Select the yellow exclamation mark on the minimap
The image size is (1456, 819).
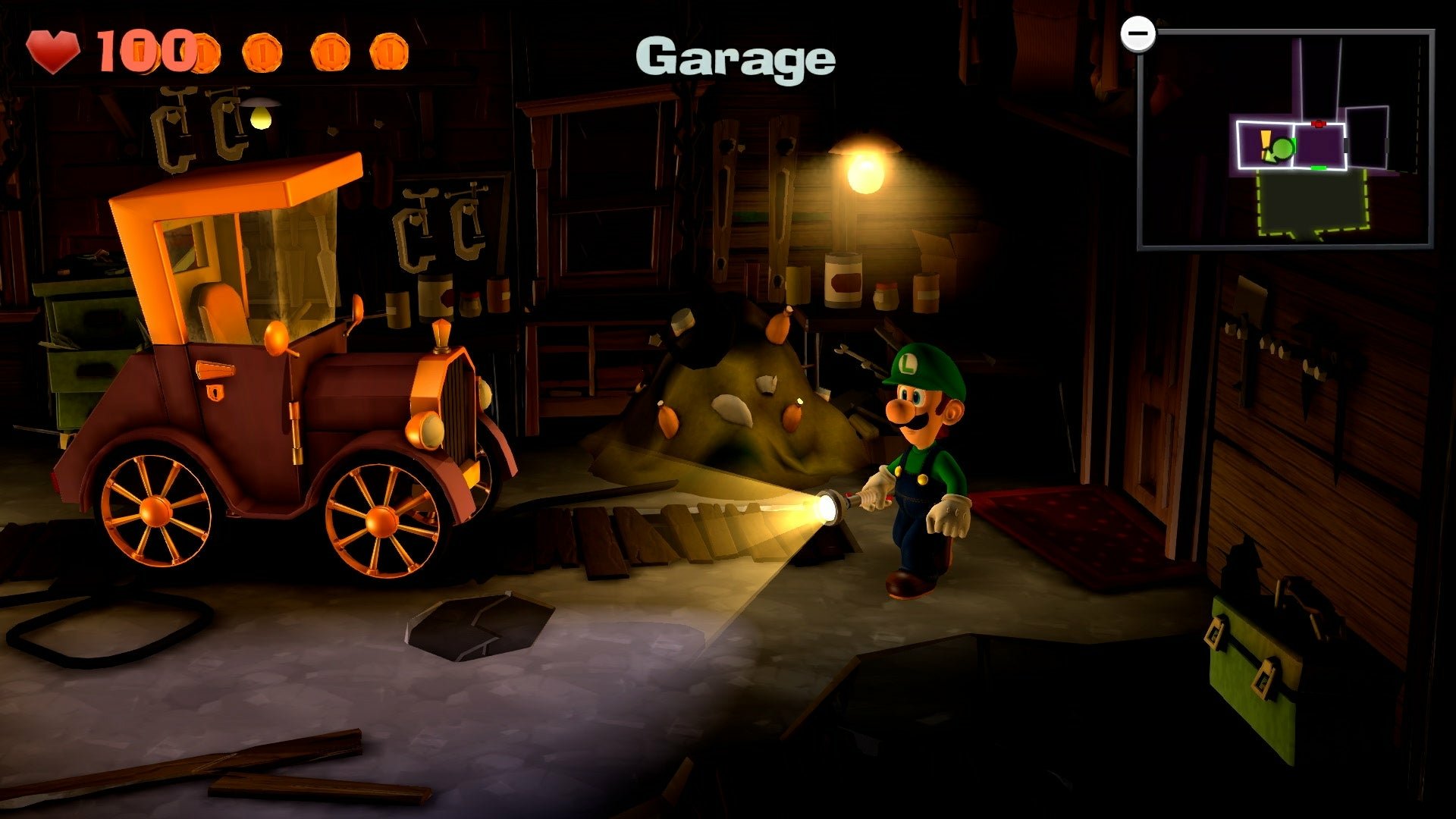click(x=1265, y=140)
